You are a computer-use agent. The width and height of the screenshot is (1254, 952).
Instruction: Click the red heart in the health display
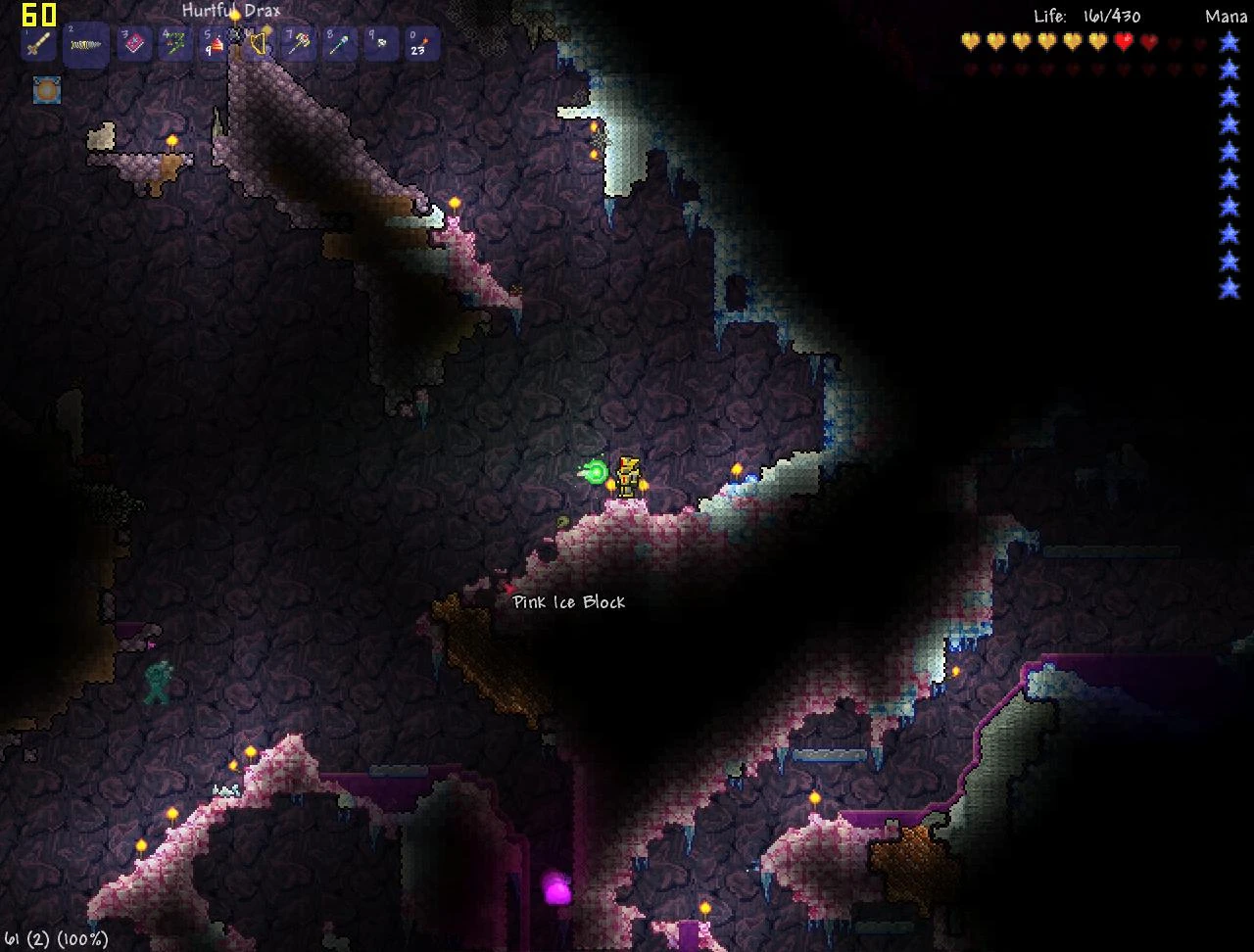[x=1124, y=41]
